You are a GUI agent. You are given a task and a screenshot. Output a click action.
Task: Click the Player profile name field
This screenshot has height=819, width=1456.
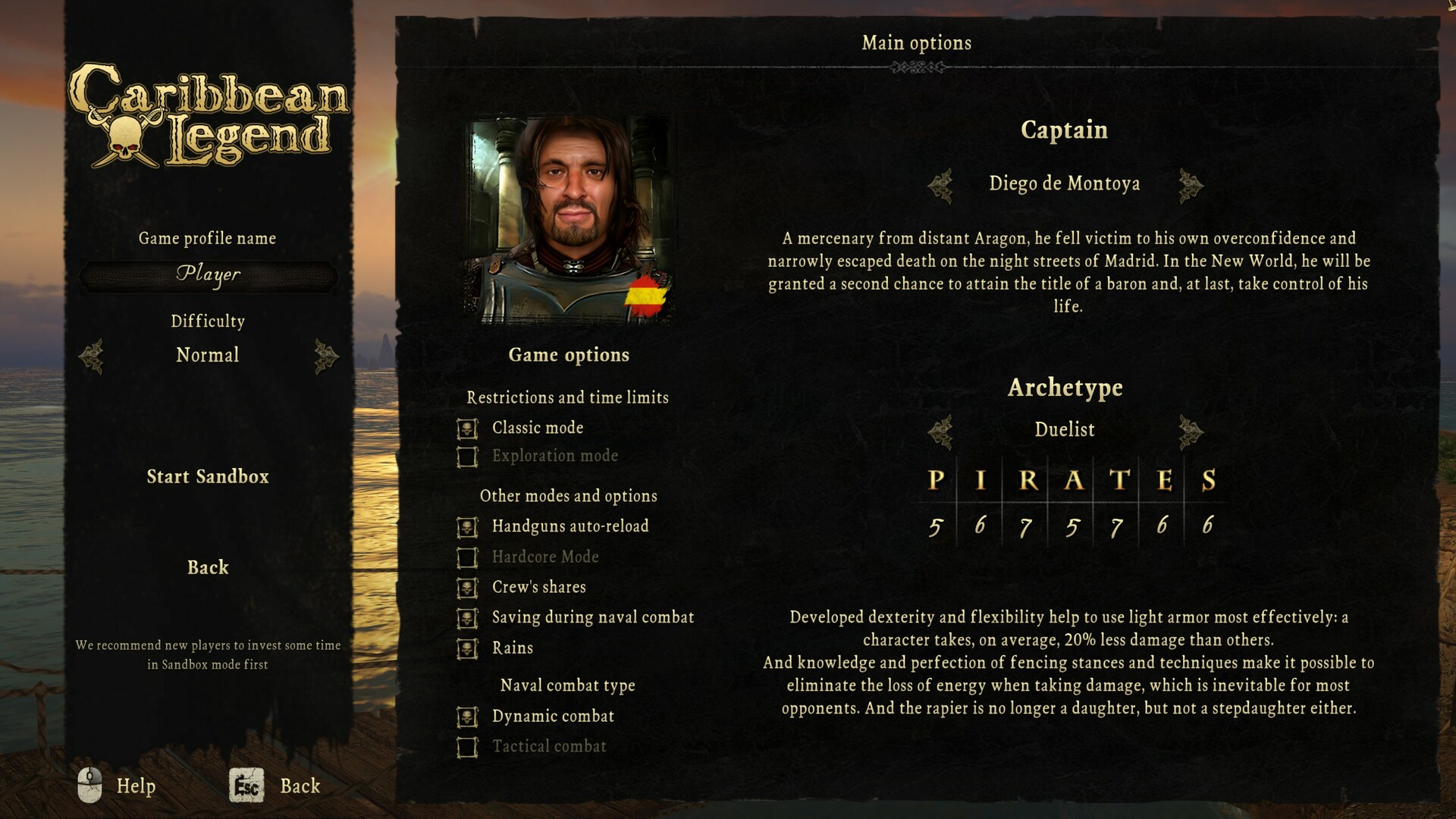coord(208,275)
